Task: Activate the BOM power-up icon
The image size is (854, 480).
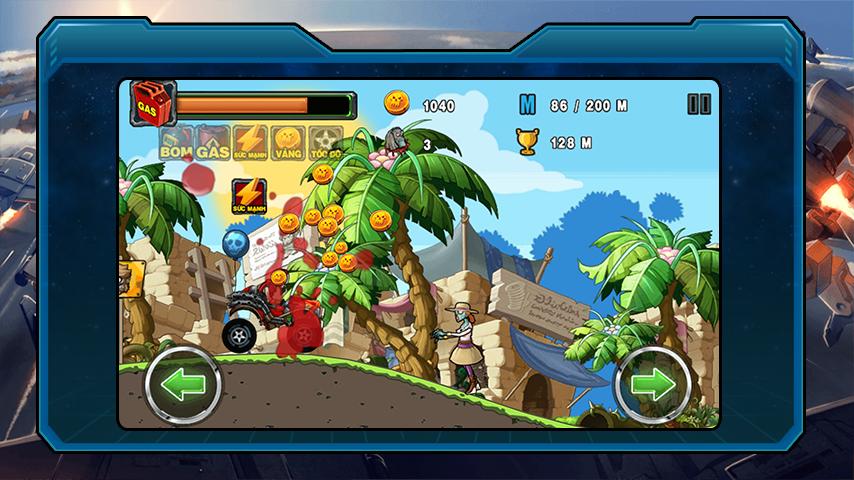Action: [x=175, y=143]
